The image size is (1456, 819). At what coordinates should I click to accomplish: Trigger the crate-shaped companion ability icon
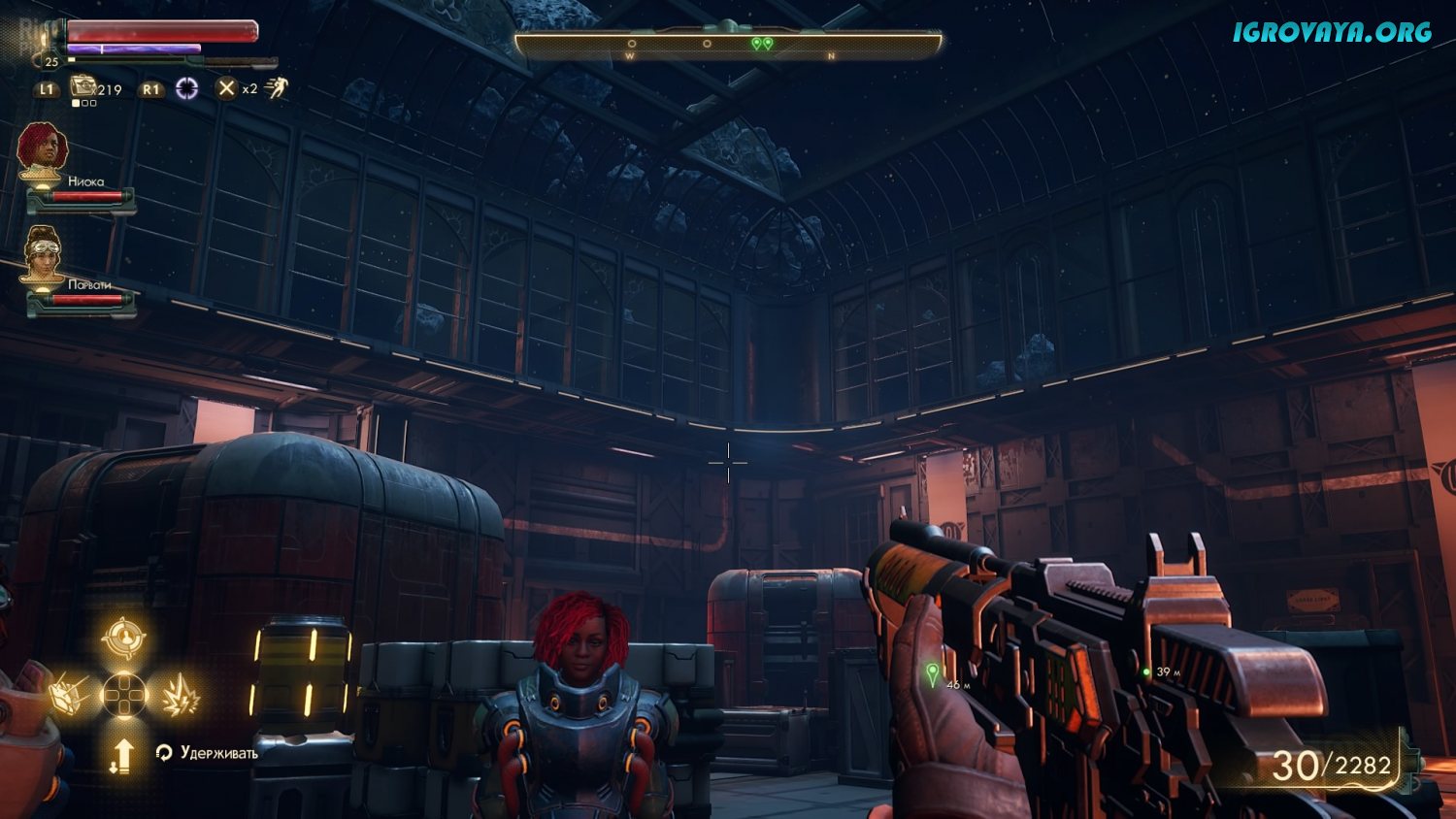[x=68, y=695]
